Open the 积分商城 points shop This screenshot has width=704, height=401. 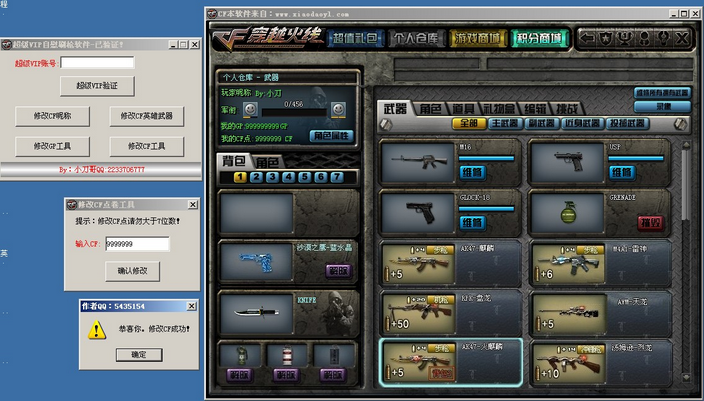[x=538, y=39]
